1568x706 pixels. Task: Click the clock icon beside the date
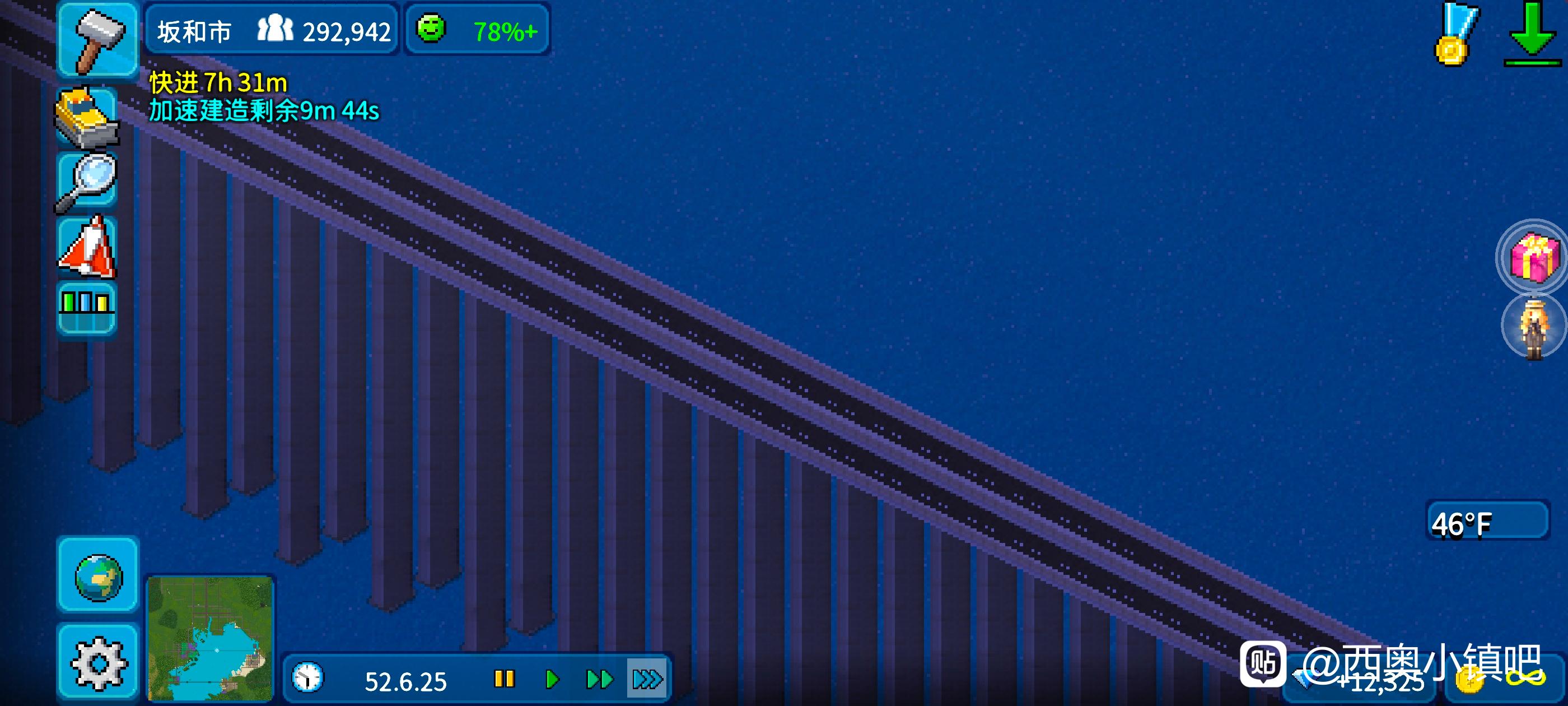(308, 678)
